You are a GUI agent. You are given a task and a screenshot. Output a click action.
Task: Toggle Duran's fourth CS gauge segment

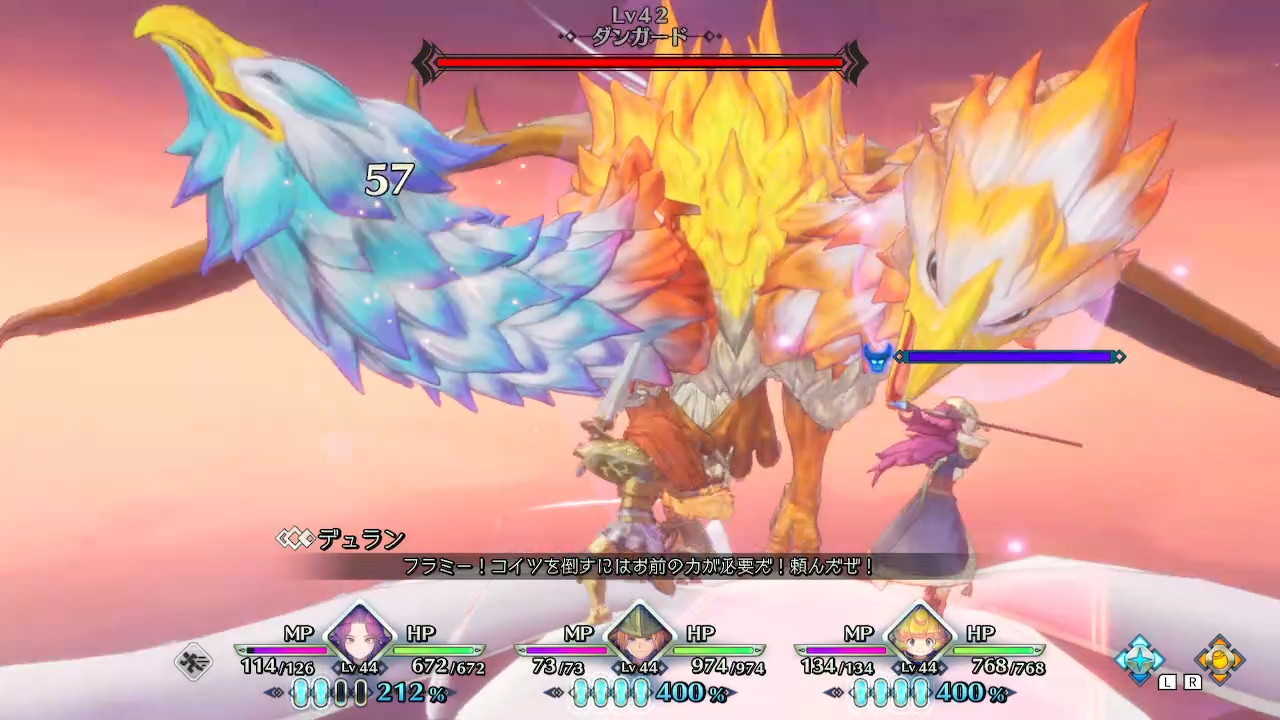tap(640, 692)
